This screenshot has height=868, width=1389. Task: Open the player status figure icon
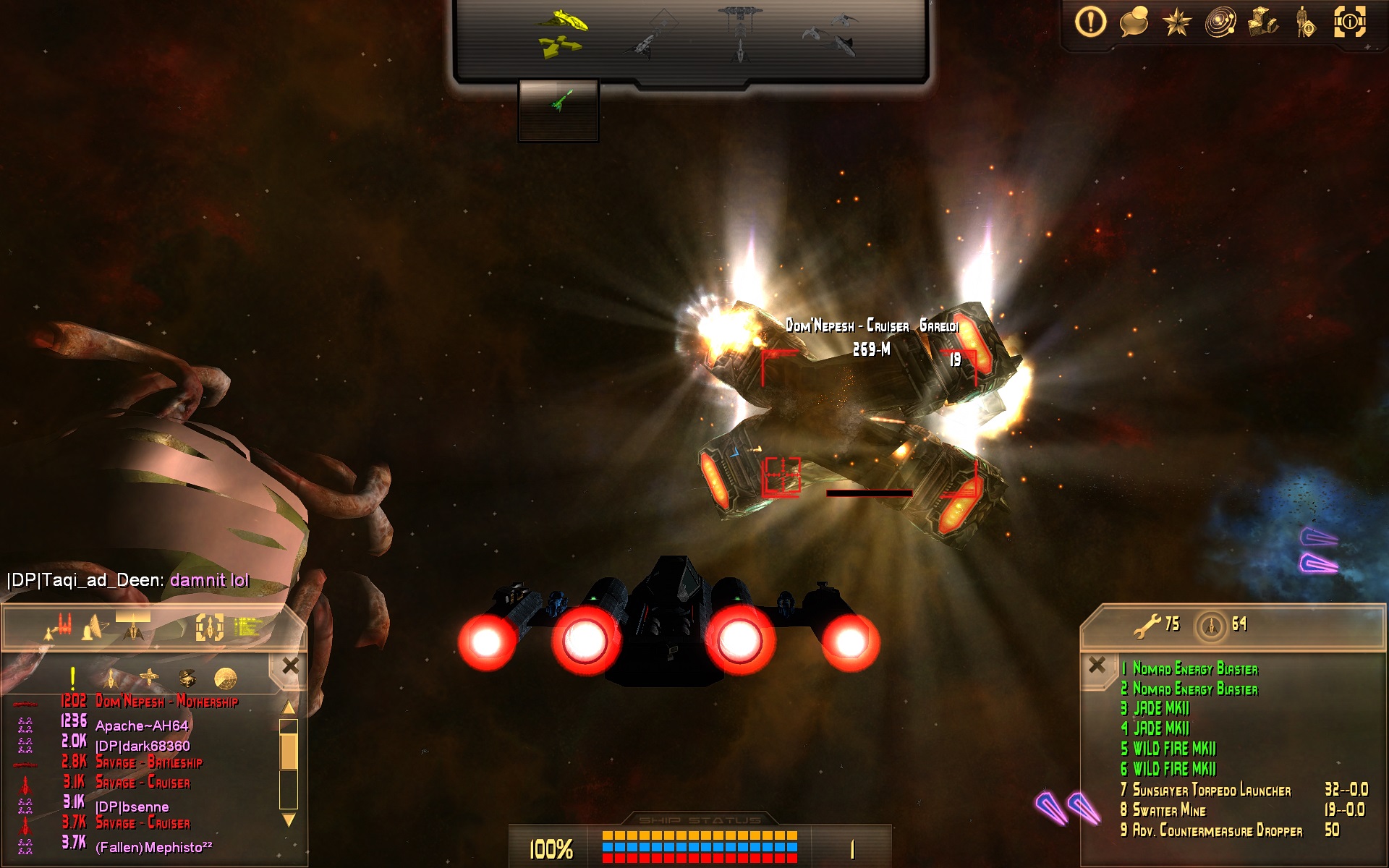pos(1306,22)
